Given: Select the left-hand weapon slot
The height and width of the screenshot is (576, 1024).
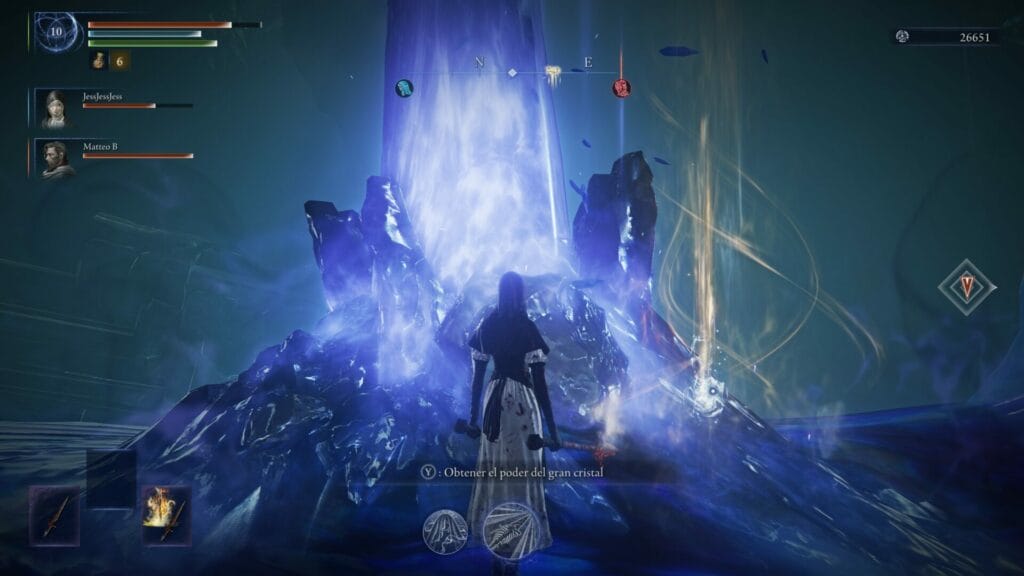Looking at the screenshot, I should point(53,514).
